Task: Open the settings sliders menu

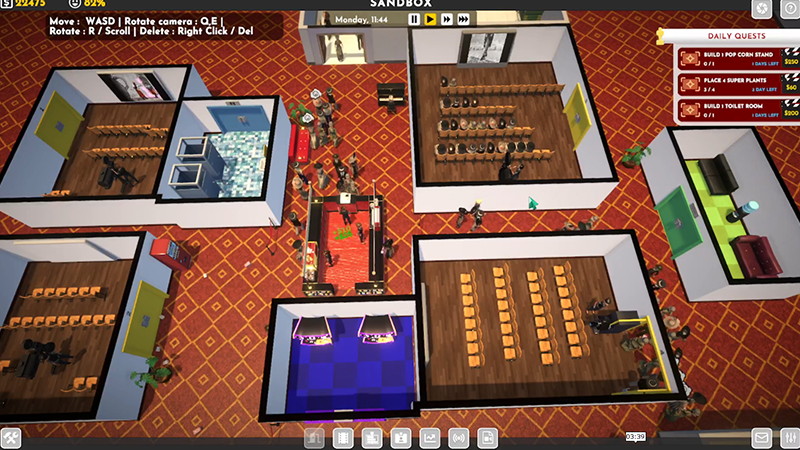Action: click(x=787, y=438)
